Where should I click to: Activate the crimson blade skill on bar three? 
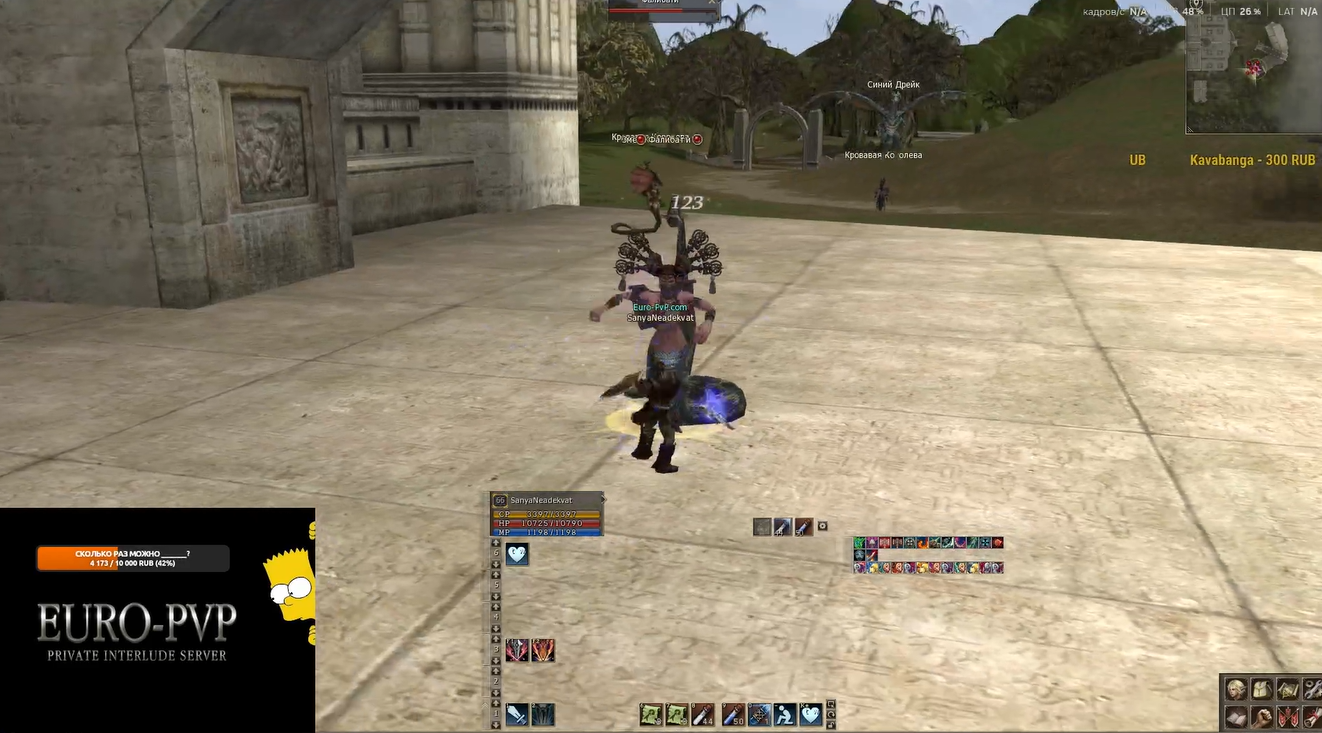[517, 651]
